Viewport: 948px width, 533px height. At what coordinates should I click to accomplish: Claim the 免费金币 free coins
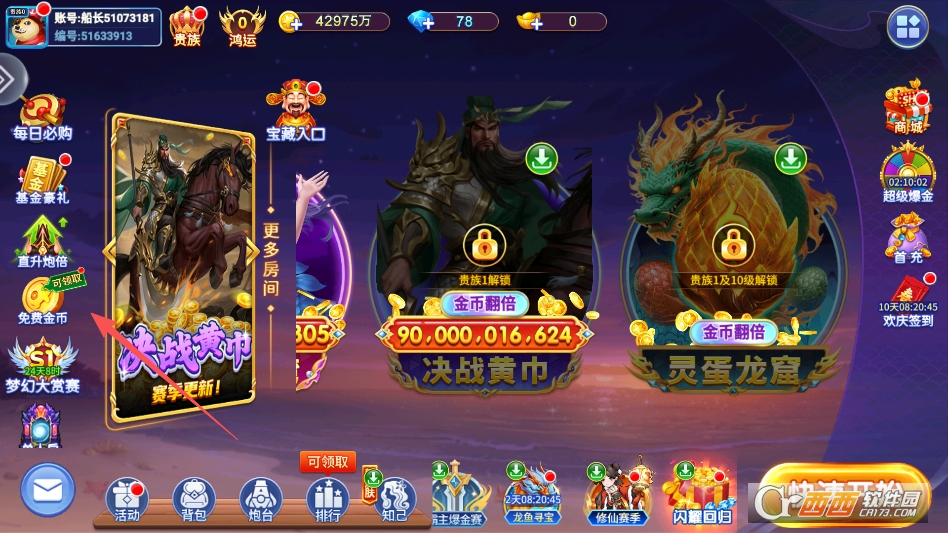44,299
